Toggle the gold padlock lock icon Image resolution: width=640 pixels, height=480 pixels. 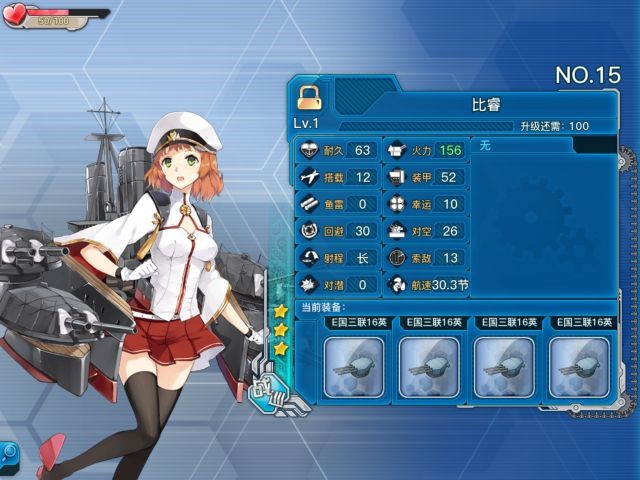310,97
